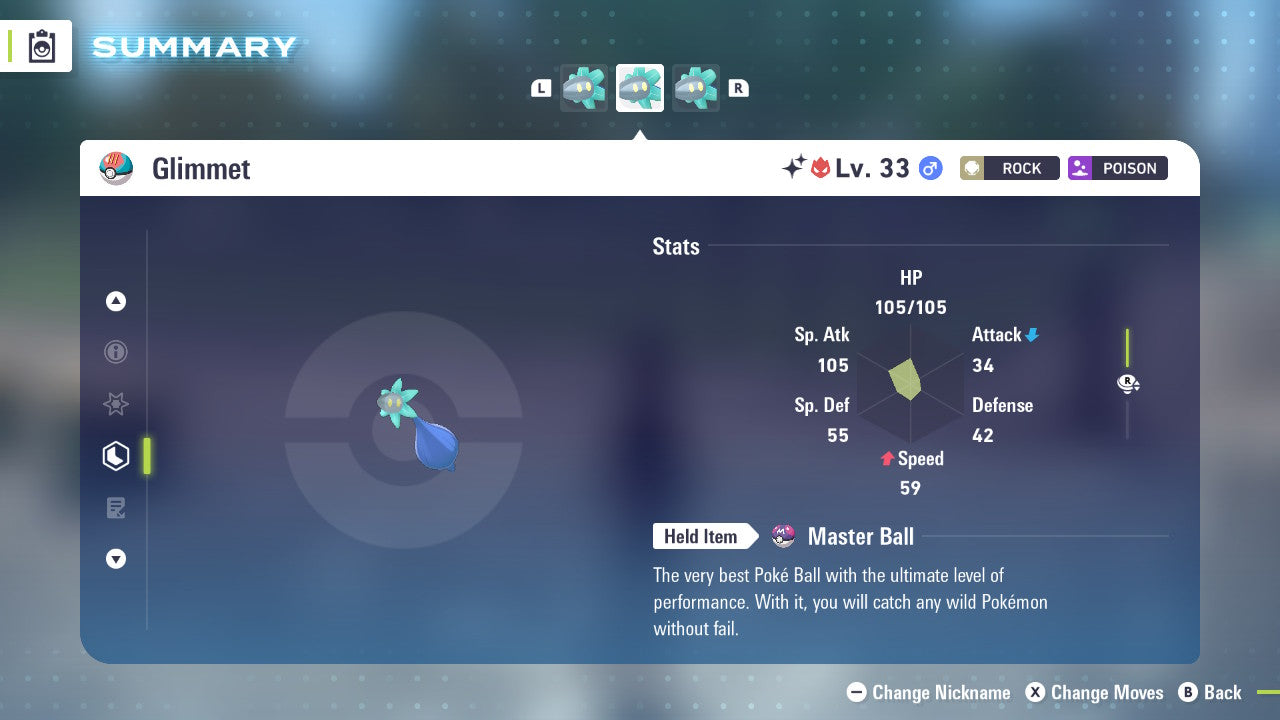Viewport: 1280px width, 720px height.
Task: Click Change Moves option
Action: 1095,692
